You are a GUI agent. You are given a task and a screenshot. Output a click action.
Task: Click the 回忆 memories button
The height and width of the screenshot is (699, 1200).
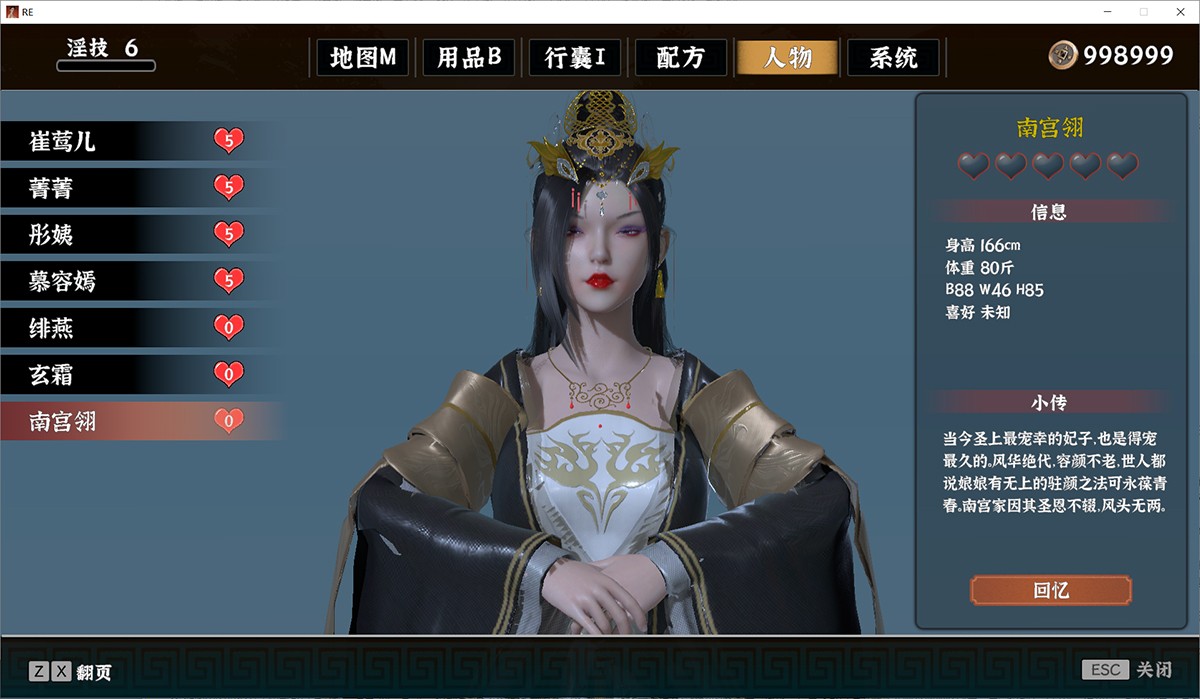(1050, 590)
